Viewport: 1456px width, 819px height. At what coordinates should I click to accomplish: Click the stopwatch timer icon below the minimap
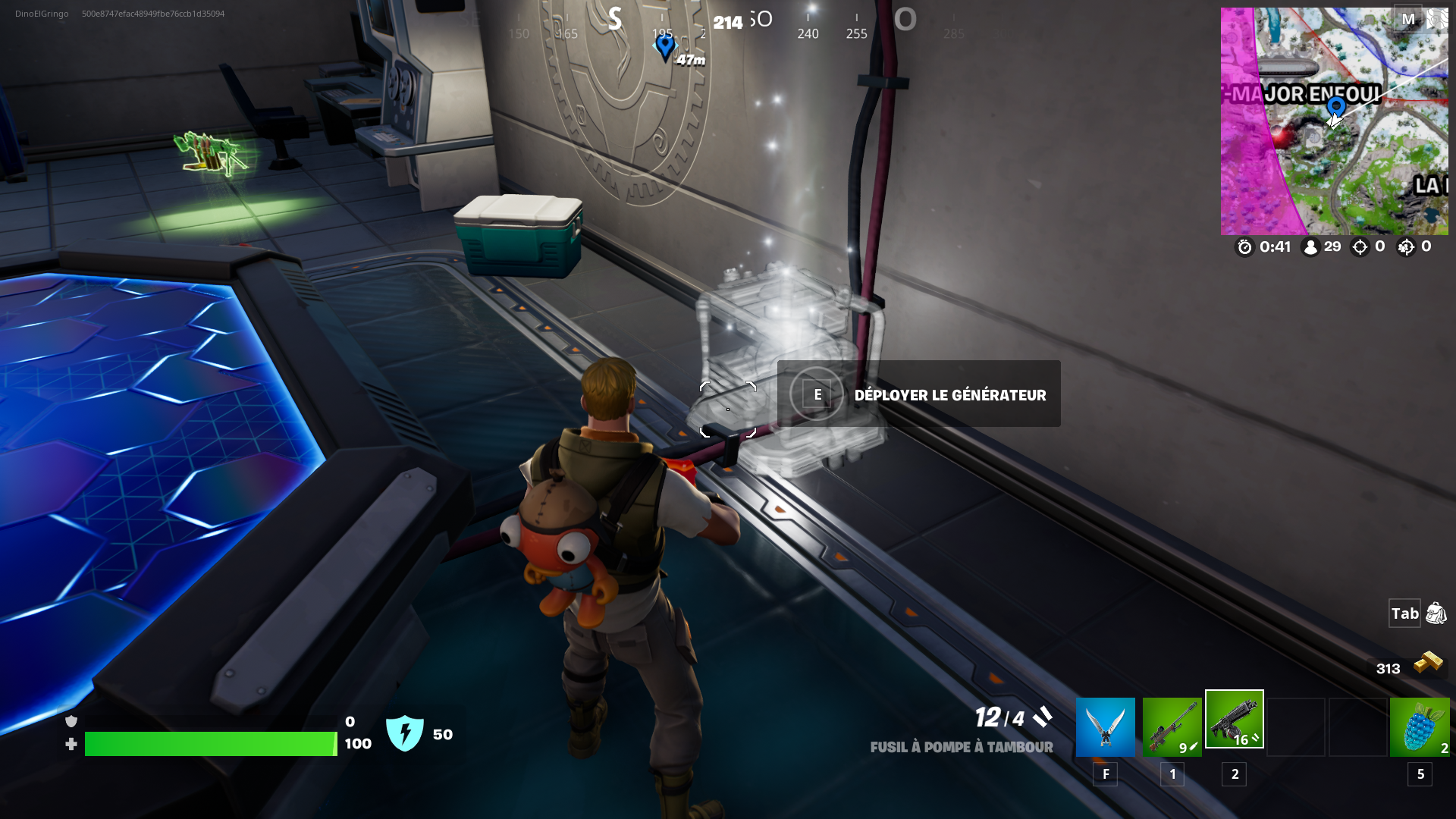[x=1244, y=246]
